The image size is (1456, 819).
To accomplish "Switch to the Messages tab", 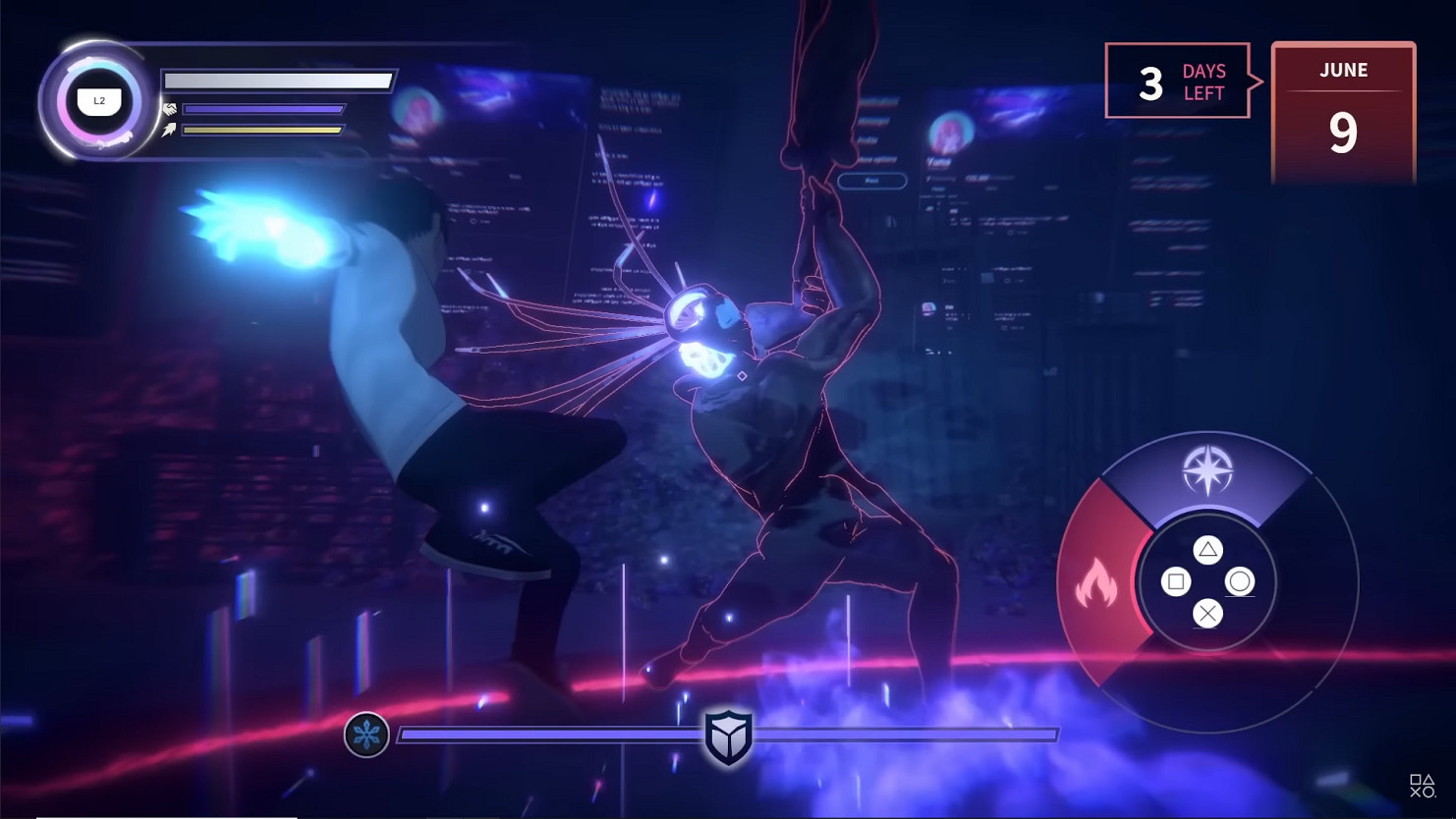I will tap(872, 120).
